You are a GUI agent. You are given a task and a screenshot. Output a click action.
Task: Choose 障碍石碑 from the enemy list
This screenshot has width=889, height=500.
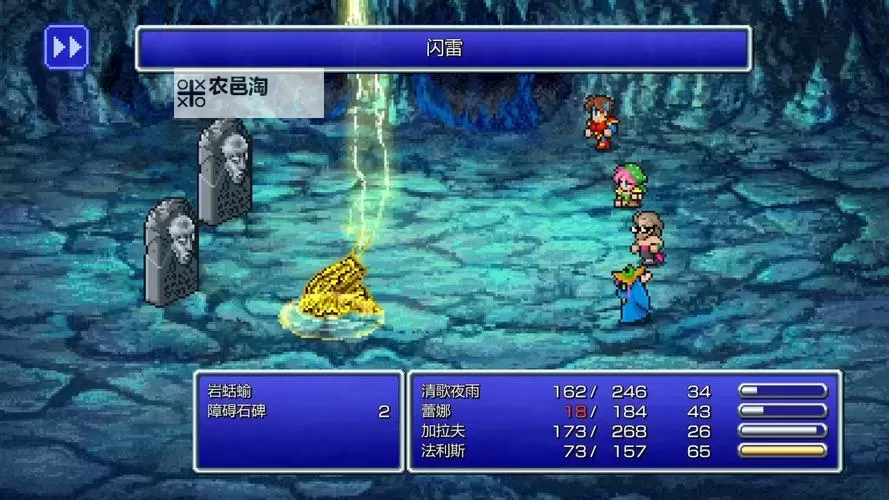point(239,411)
